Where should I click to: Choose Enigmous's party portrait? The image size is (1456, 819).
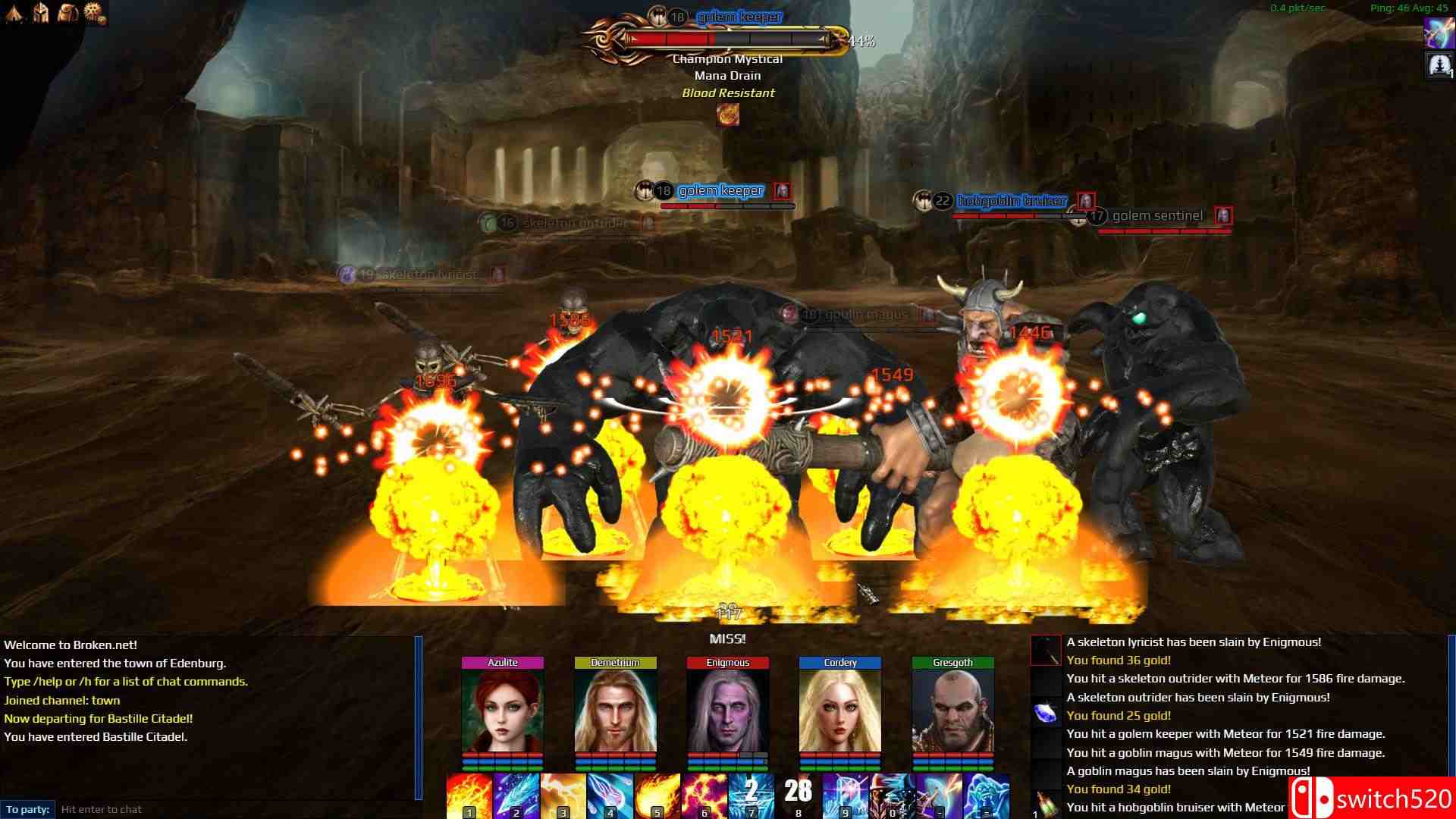[727, 711]
